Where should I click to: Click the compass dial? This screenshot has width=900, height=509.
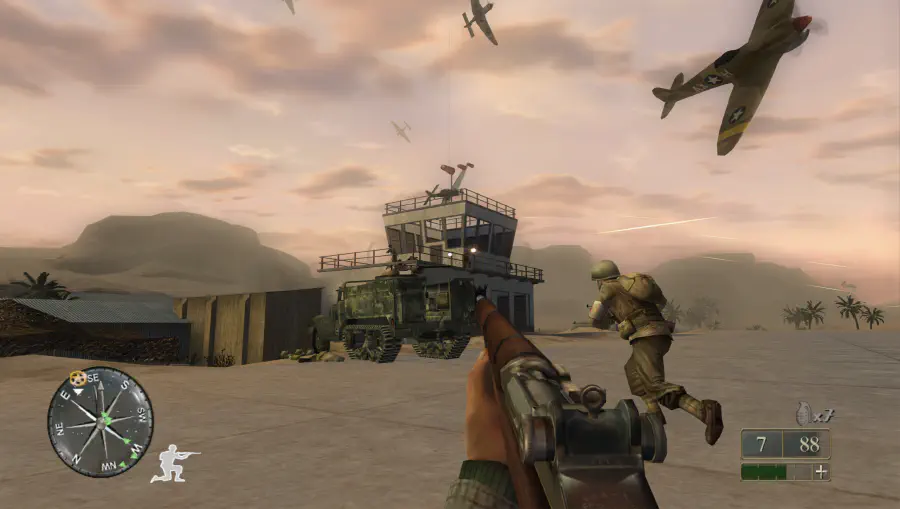coord(101,422)
